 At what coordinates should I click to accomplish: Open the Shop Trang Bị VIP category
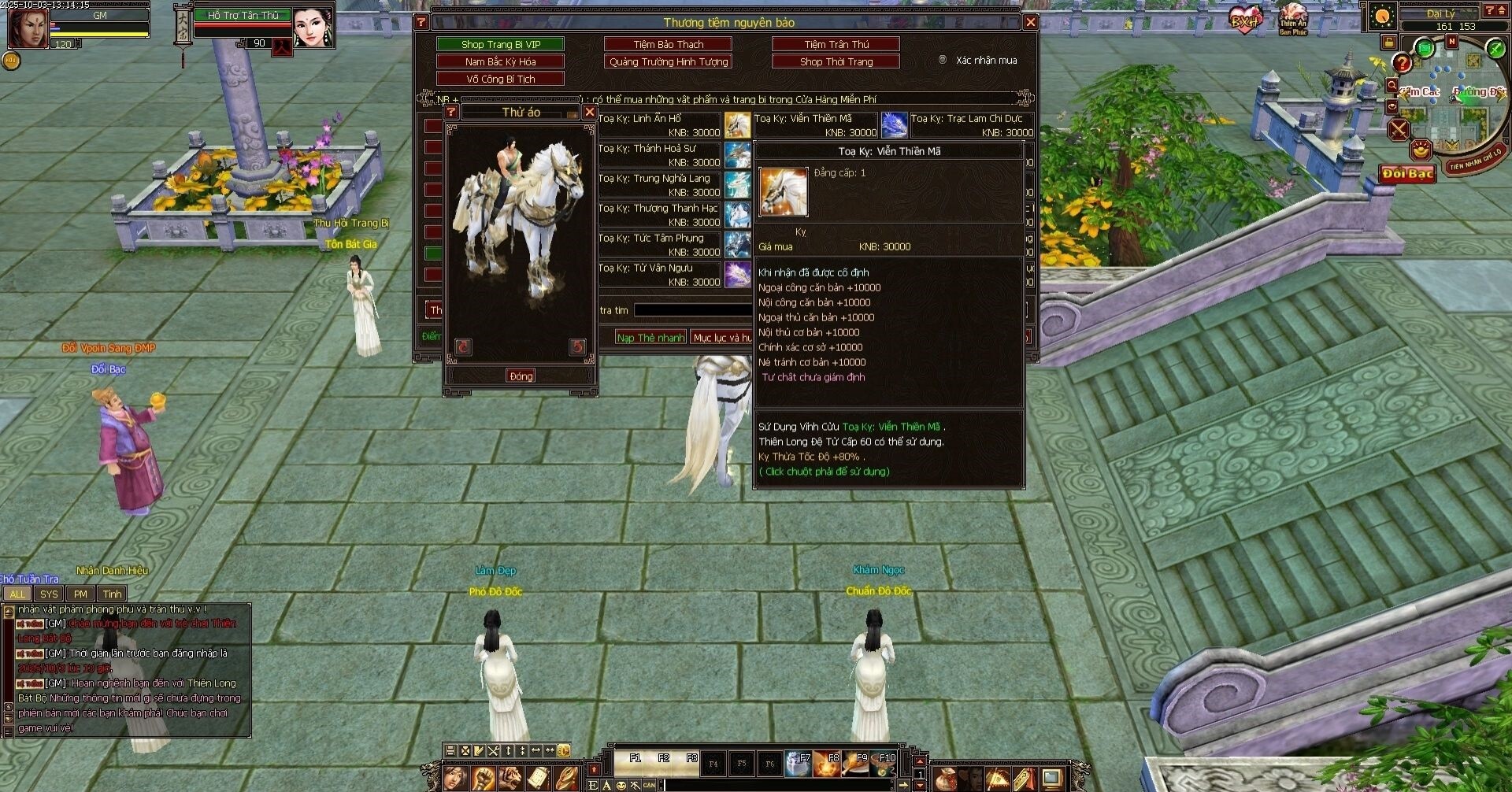point(500,44)
